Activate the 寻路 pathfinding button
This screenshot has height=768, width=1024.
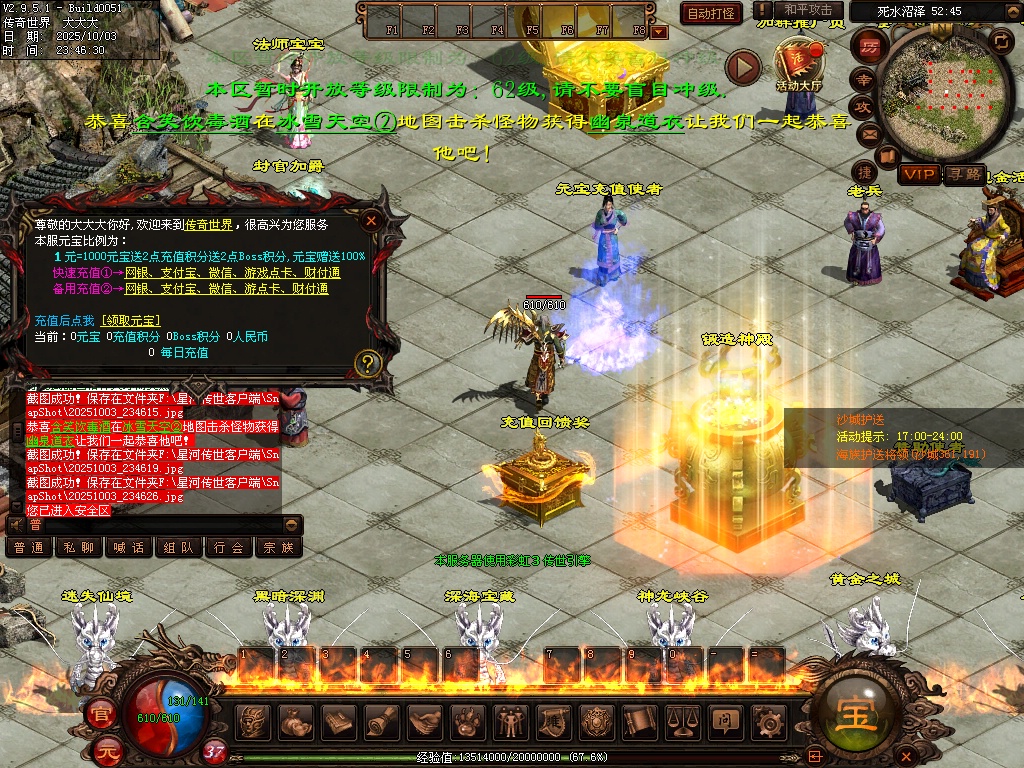(x=964, y=175)
